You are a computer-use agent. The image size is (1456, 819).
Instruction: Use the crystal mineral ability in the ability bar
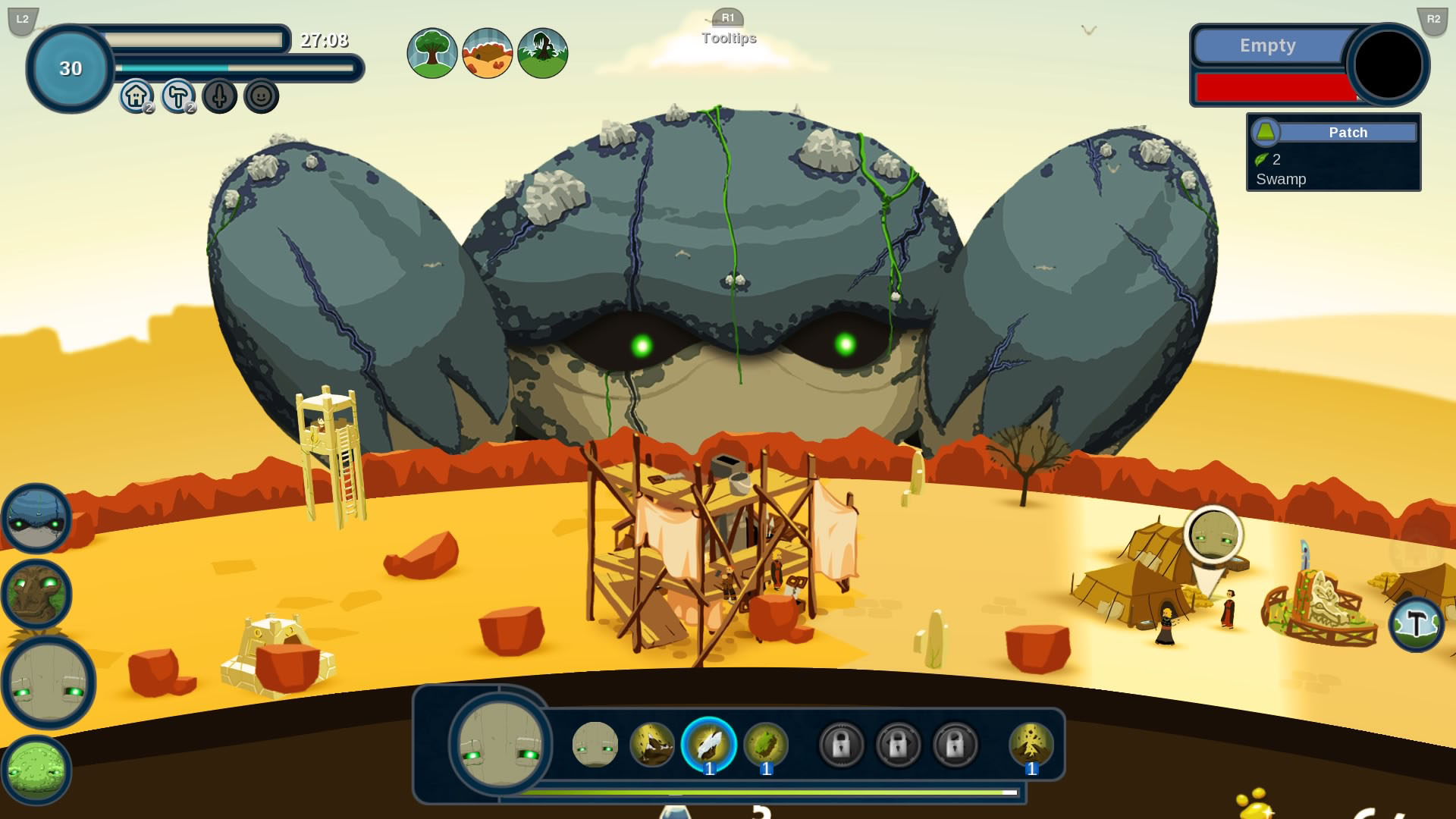(x=708, y=745)
